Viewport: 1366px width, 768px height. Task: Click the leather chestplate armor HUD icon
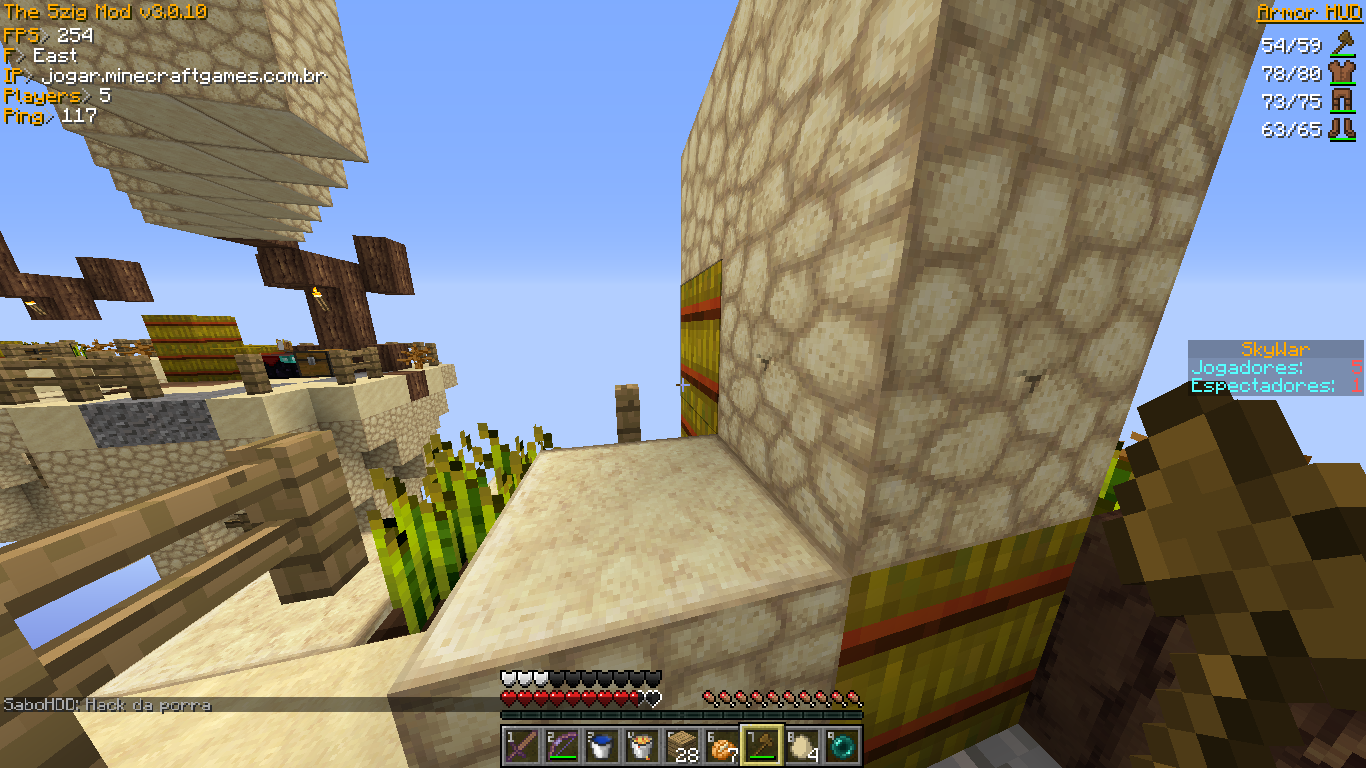[x=1340, y=72]
